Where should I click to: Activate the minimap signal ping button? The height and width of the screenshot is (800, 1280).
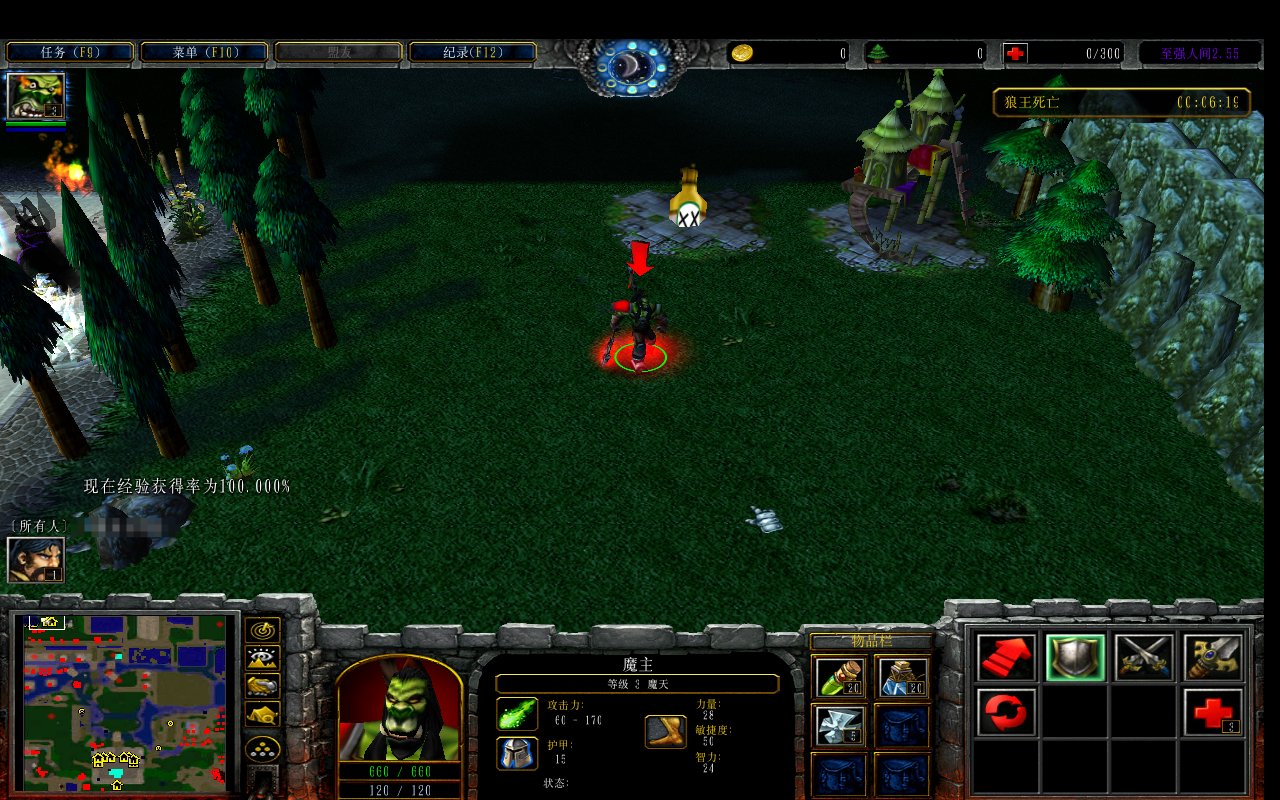pos(263,631)
